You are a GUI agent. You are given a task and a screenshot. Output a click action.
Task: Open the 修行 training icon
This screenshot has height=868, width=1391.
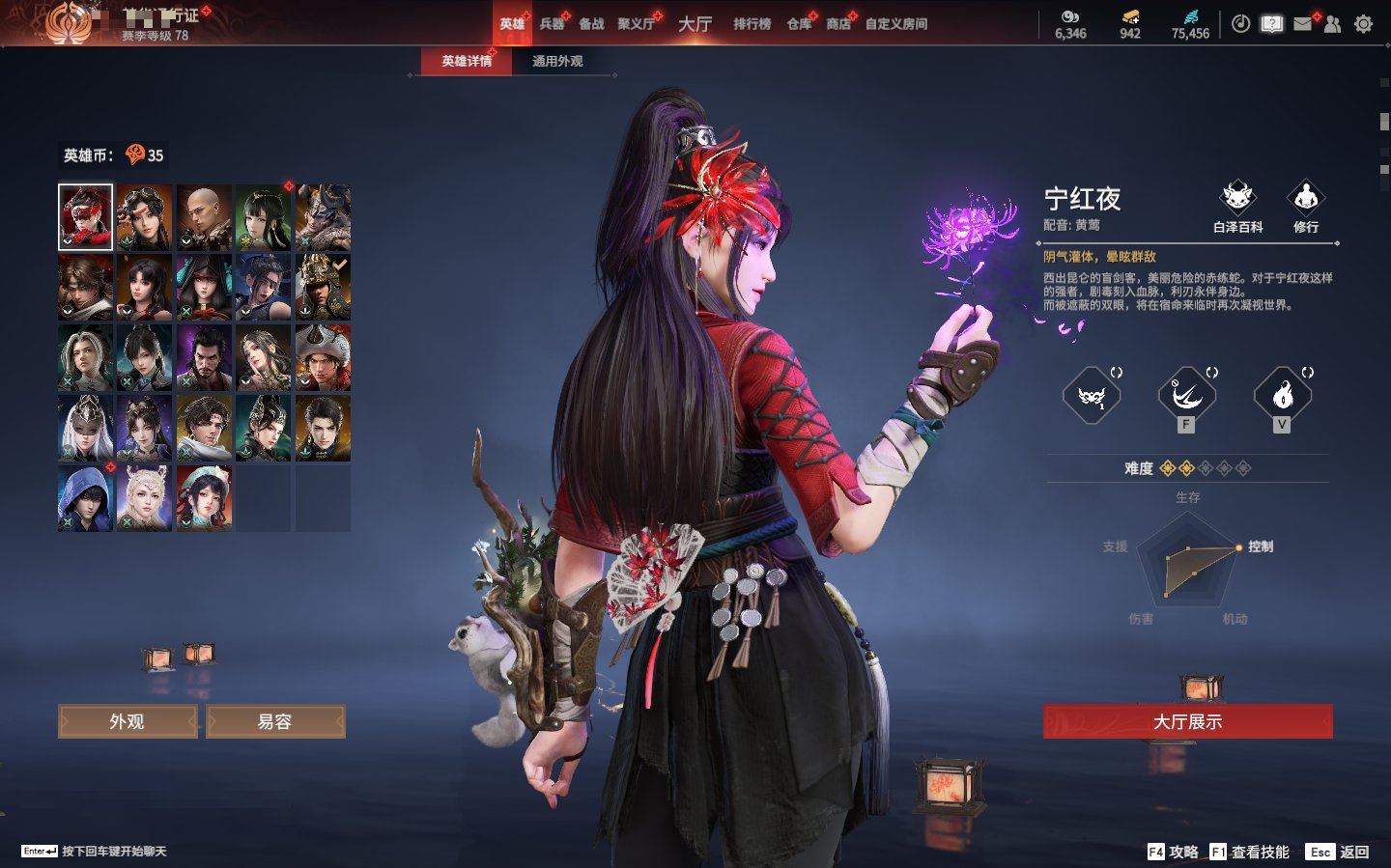click(x=1306, y=205)
